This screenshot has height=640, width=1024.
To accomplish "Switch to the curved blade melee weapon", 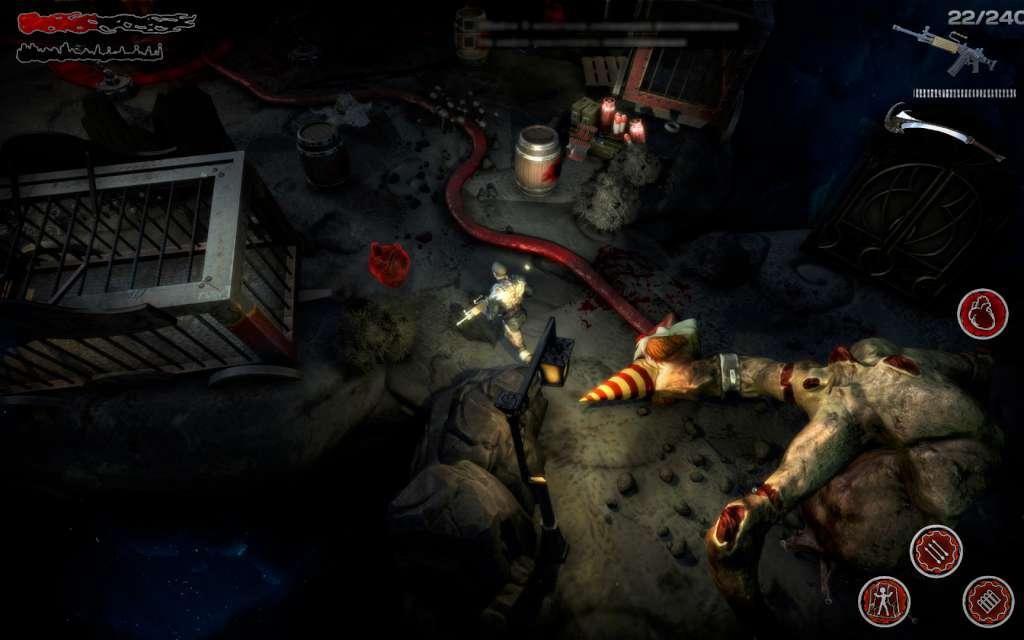I will [x=942, y=130].
